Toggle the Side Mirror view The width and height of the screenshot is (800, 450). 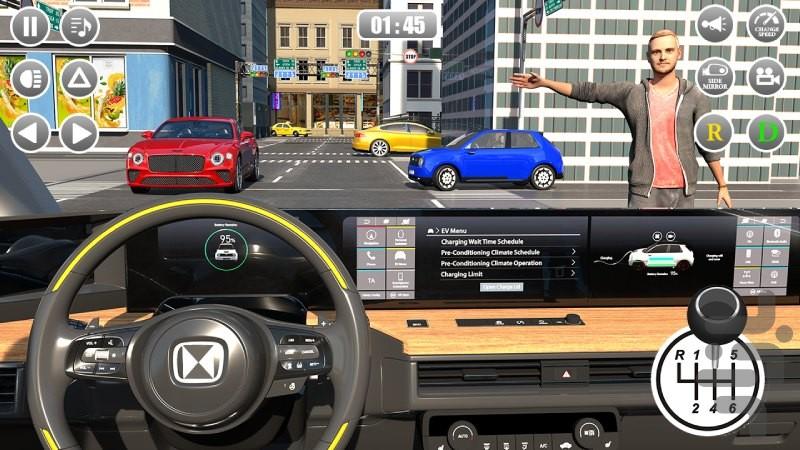pyautogui.click(x=715, y=77)
